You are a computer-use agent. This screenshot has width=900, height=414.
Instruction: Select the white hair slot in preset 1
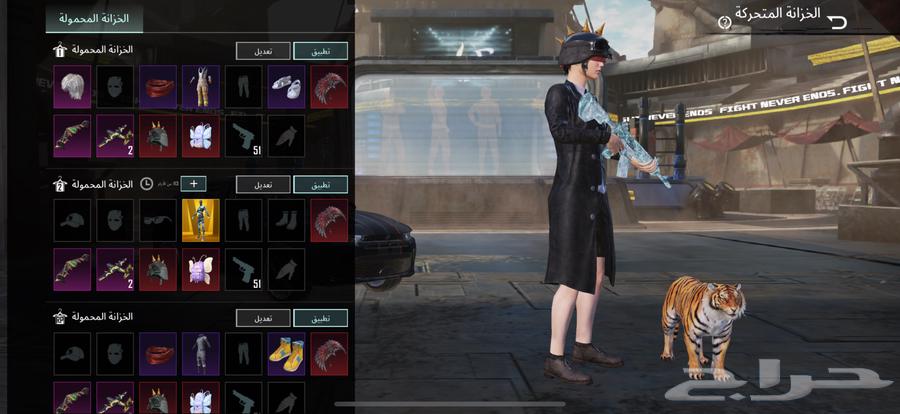tap(72, 87)
